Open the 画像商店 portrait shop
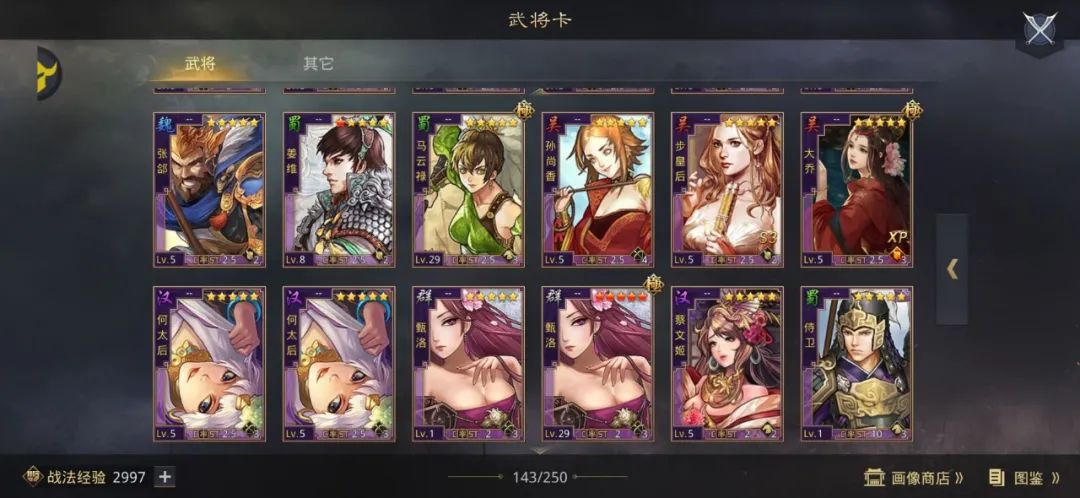The height and width of the screenshot is (498, 1080). (x=914, y=477)
